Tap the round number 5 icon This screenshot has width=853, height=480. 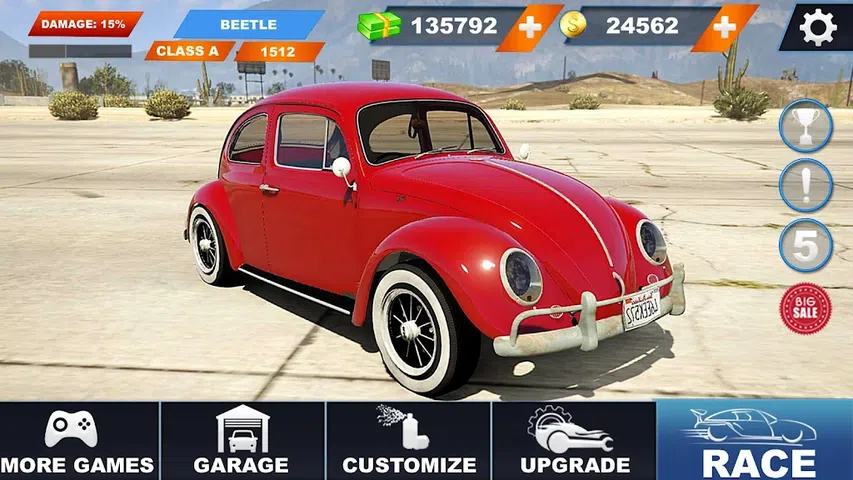pos(805,245)
